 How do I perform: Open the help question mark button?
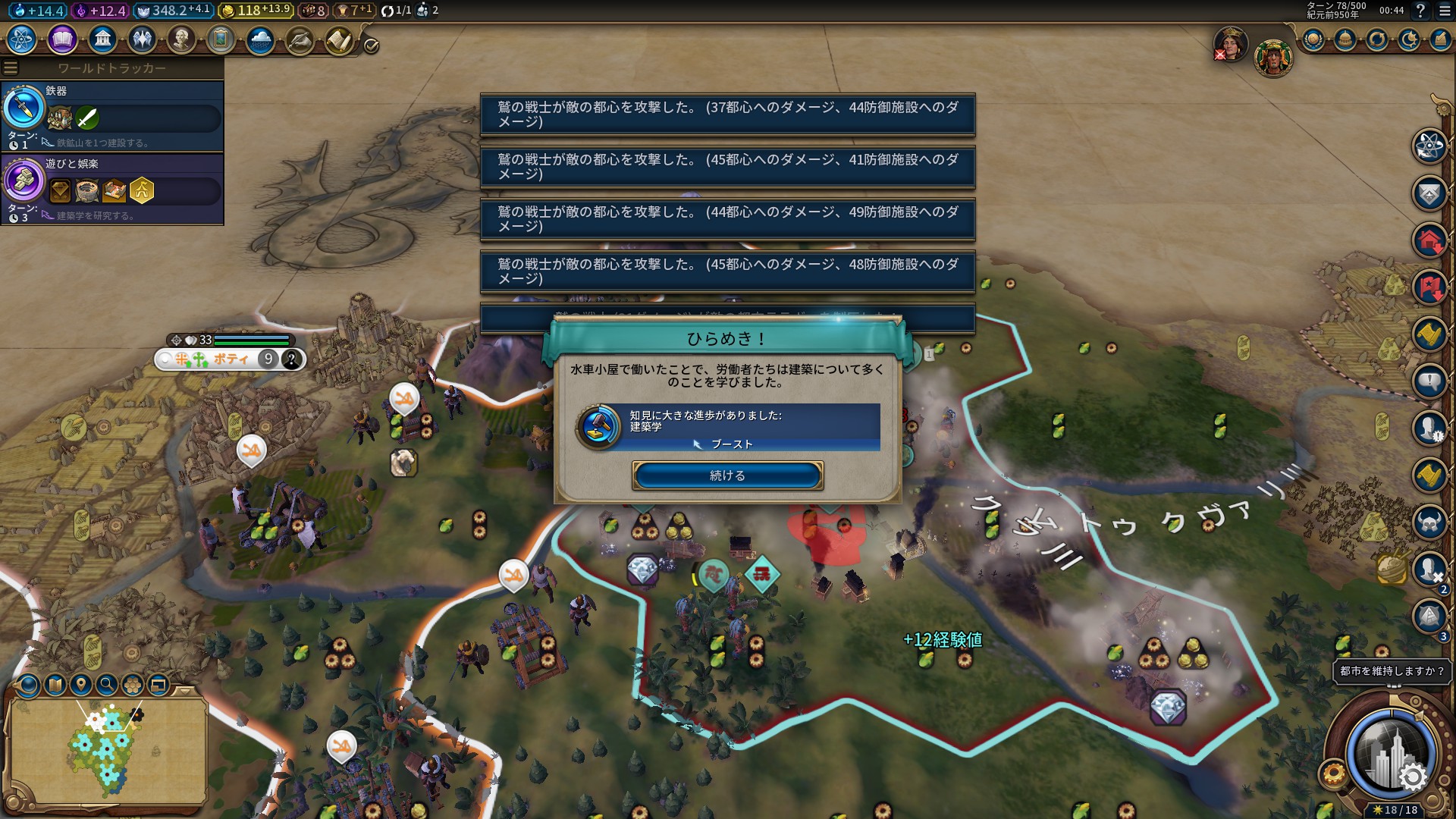(x=1420, y=11)
